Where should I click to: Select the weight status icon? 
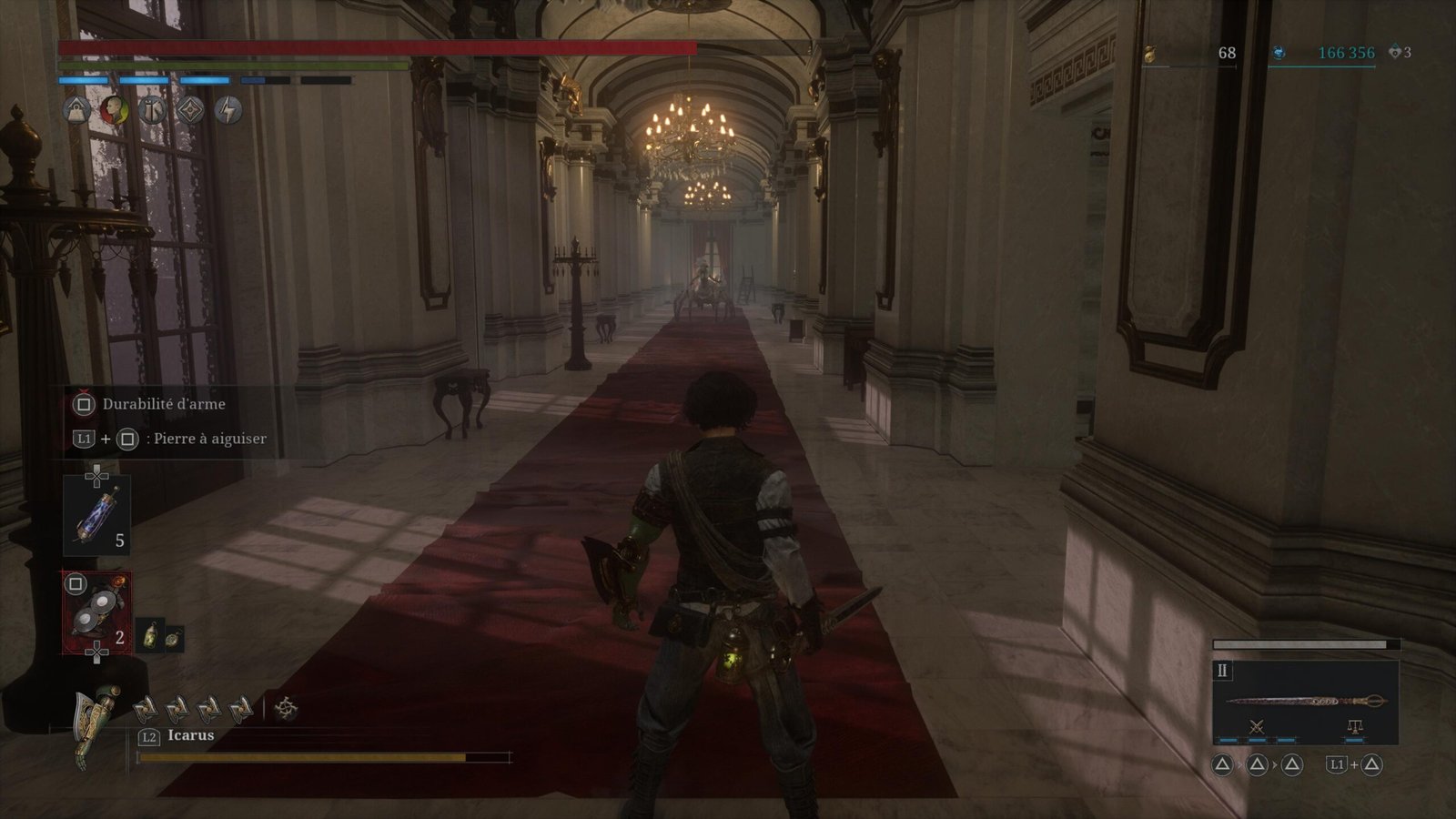click(x=76, y=111)
